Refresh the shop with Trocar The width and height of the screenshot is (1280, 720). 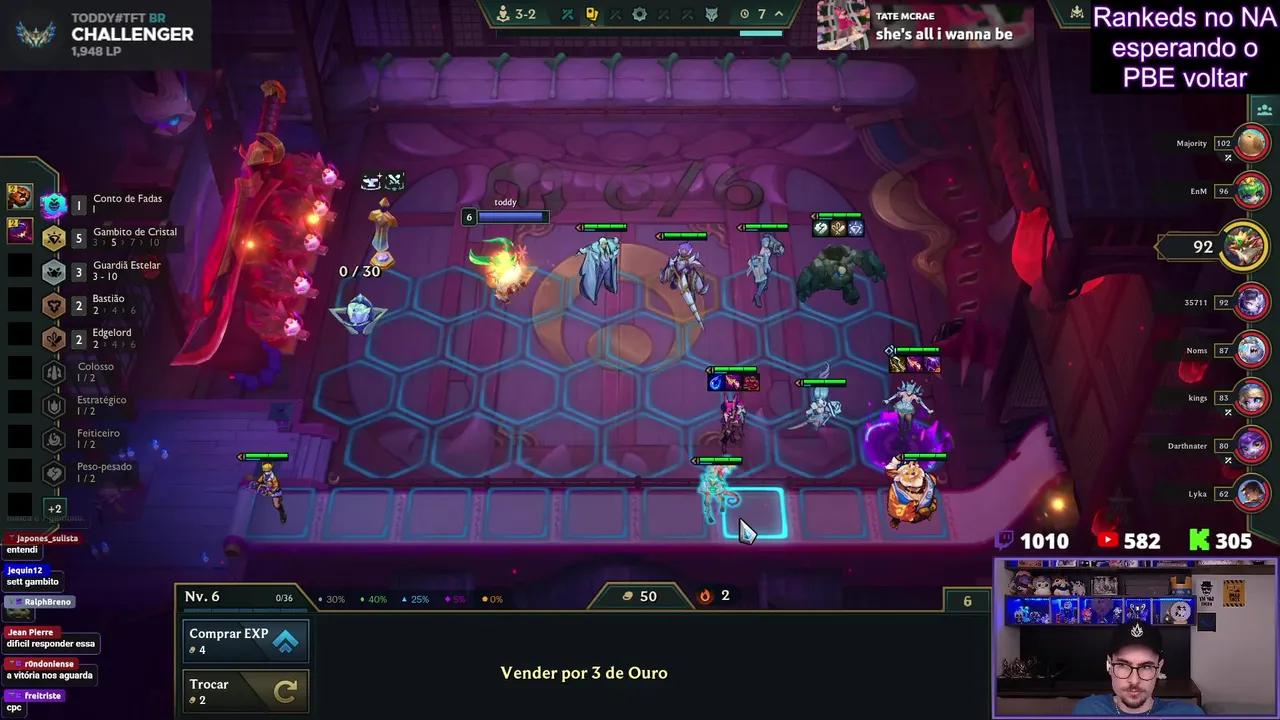[x=246, y=691]
